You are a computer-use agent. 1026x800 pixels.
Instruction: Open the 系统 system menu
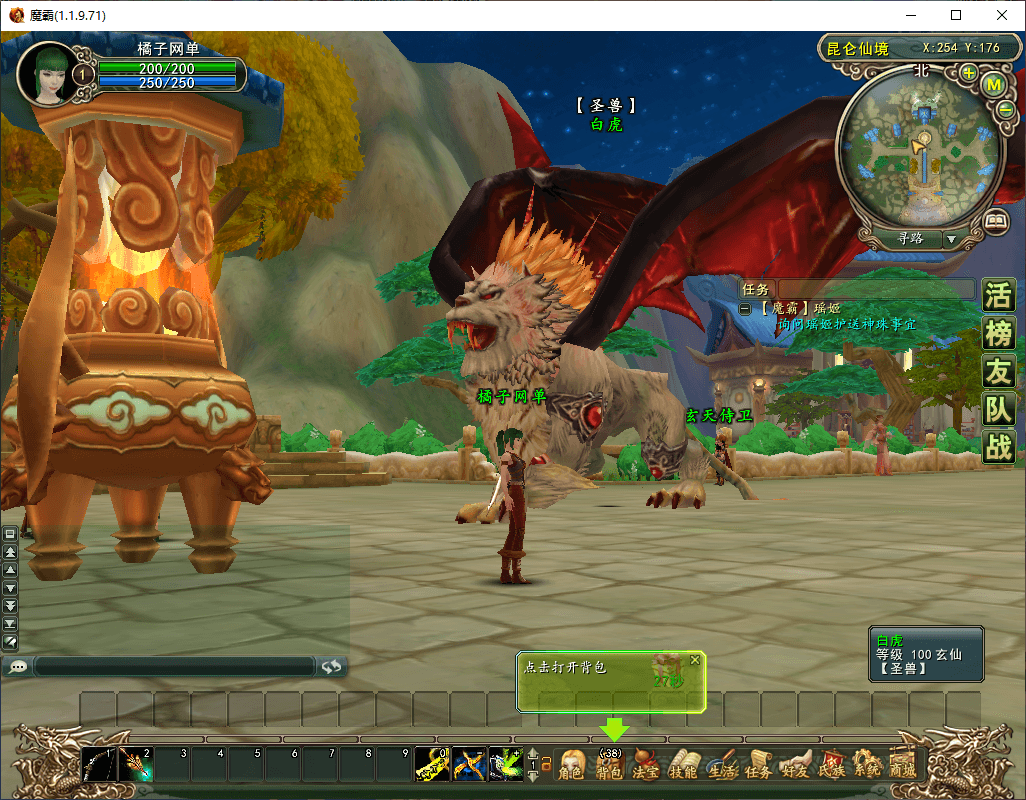pos(868,766)
